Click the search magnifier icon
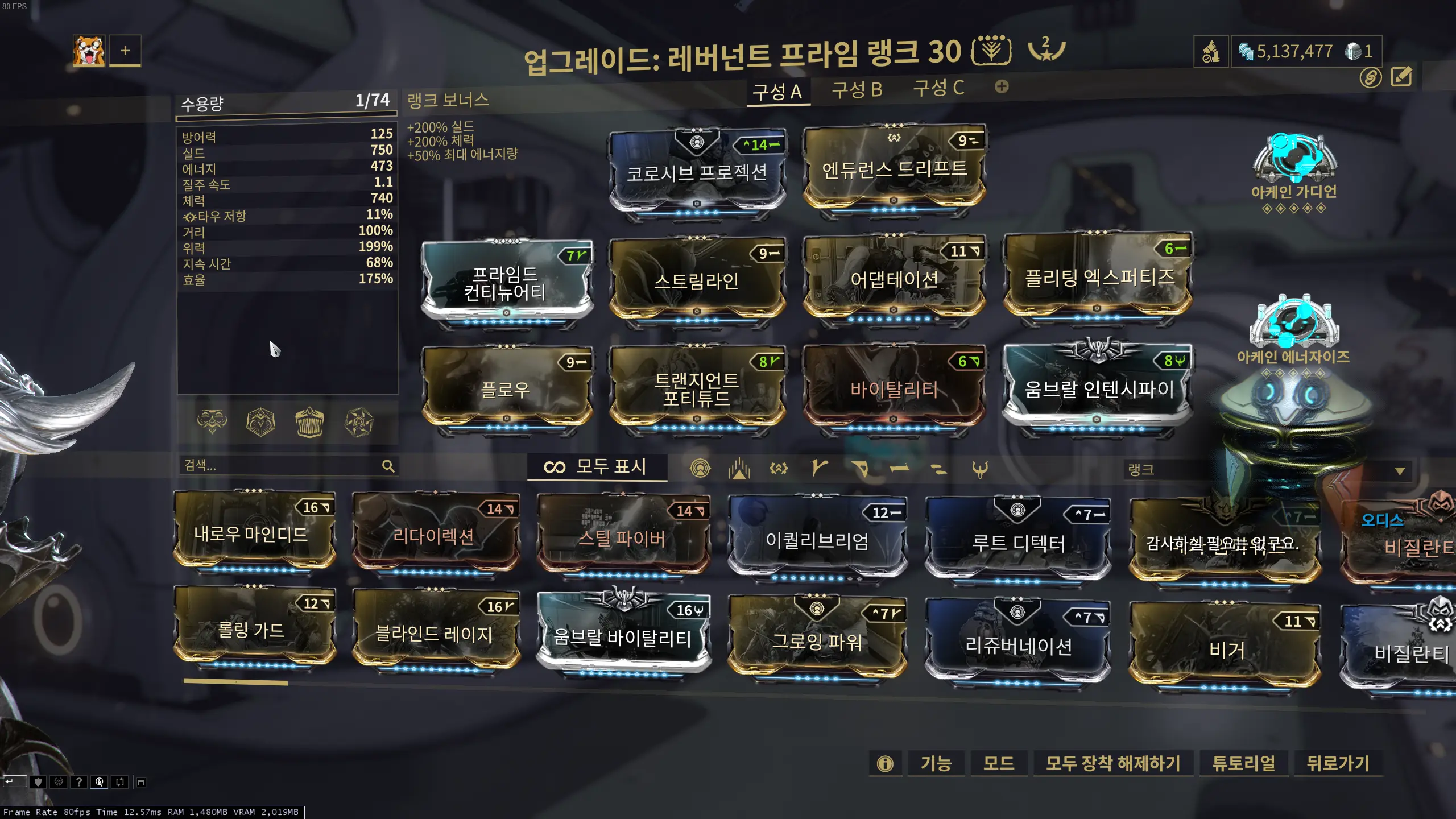 click(389, 466)
